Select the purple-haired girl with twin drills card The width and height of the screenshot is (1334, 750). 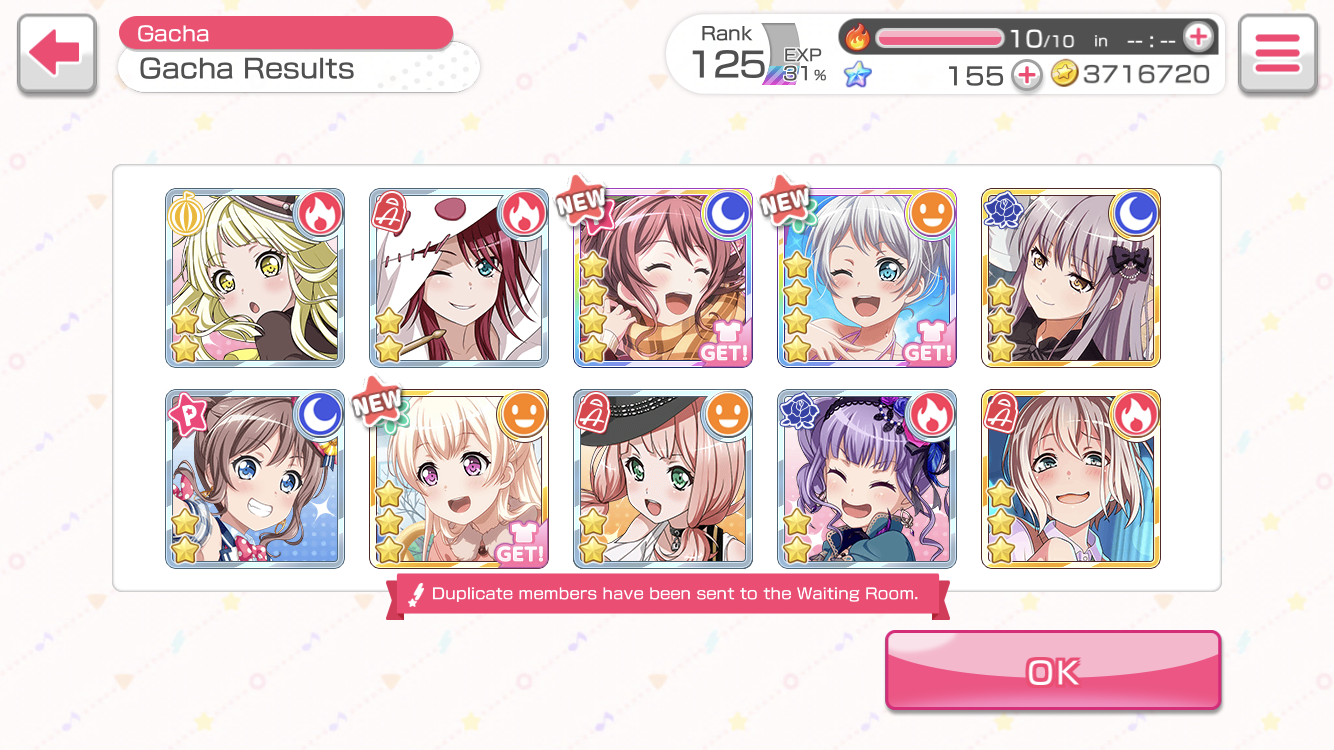pyautogui.click(x=867, y=479)
